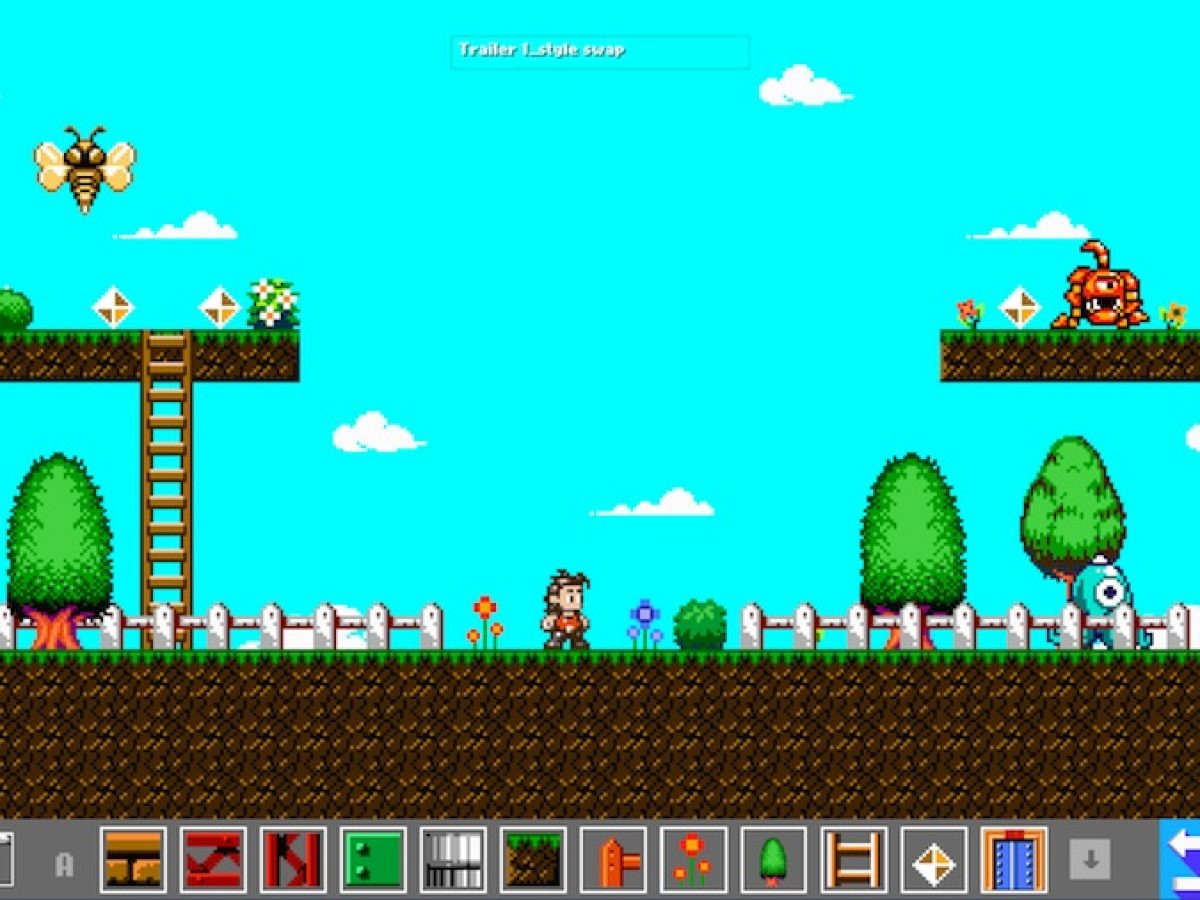1200x900 pixels.
Task: Click the blue swap arrows button
Action: (x=1182, y=860)
